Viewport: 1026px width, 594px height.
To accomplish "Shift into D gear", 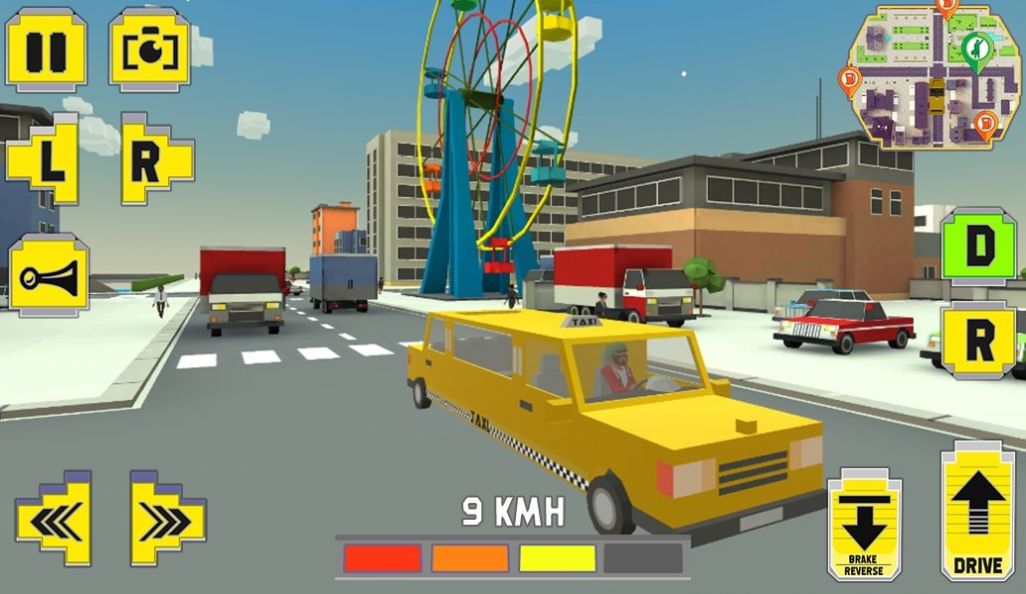I will (978, 246).
